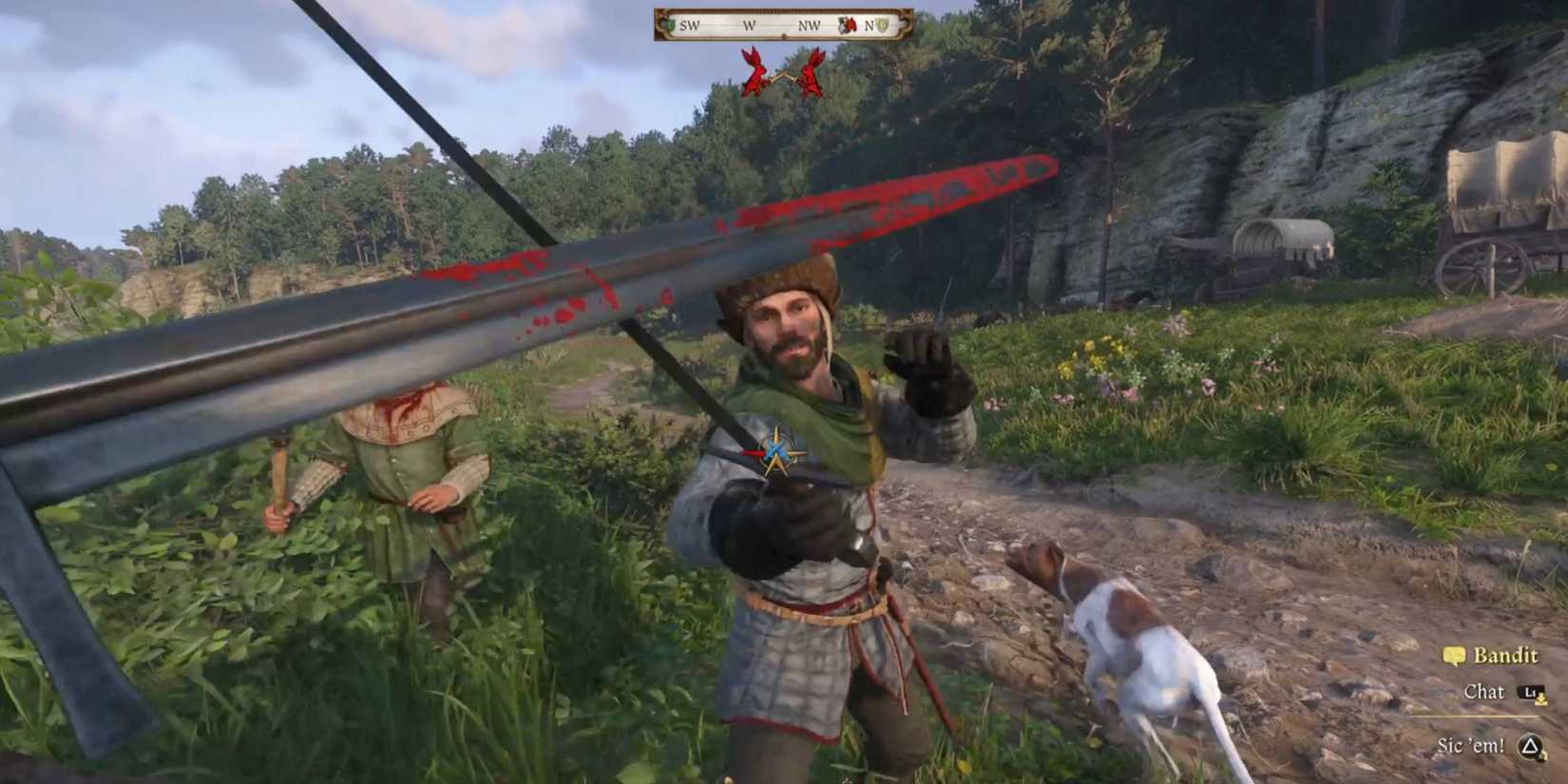Click the yellow shield icon beside N
The width and height of the screenshot is (1568, 784).
pyautogui.click(x=884, y=25)
